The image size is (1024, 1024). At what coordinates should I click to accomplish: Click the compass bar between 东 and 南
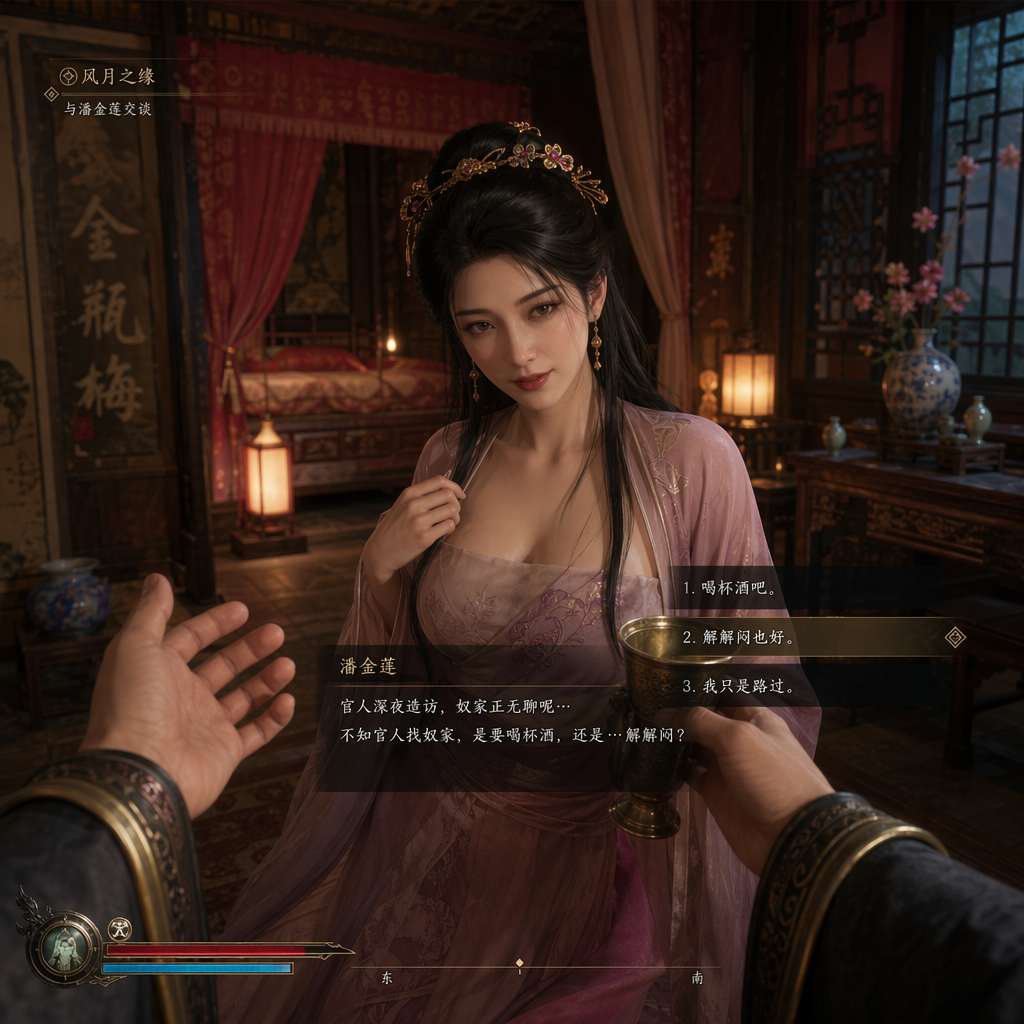(519, 966)
